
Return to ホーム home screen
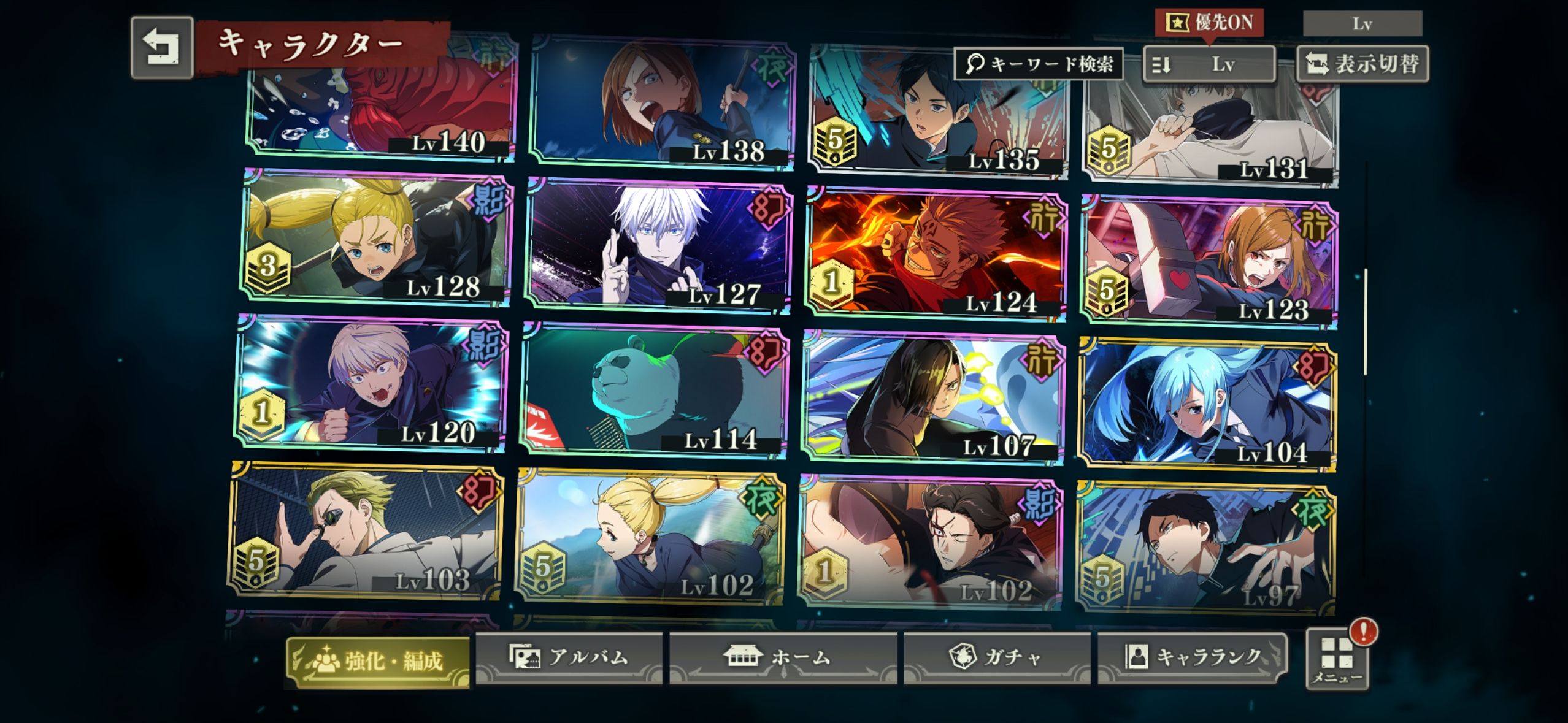point(782,657)
